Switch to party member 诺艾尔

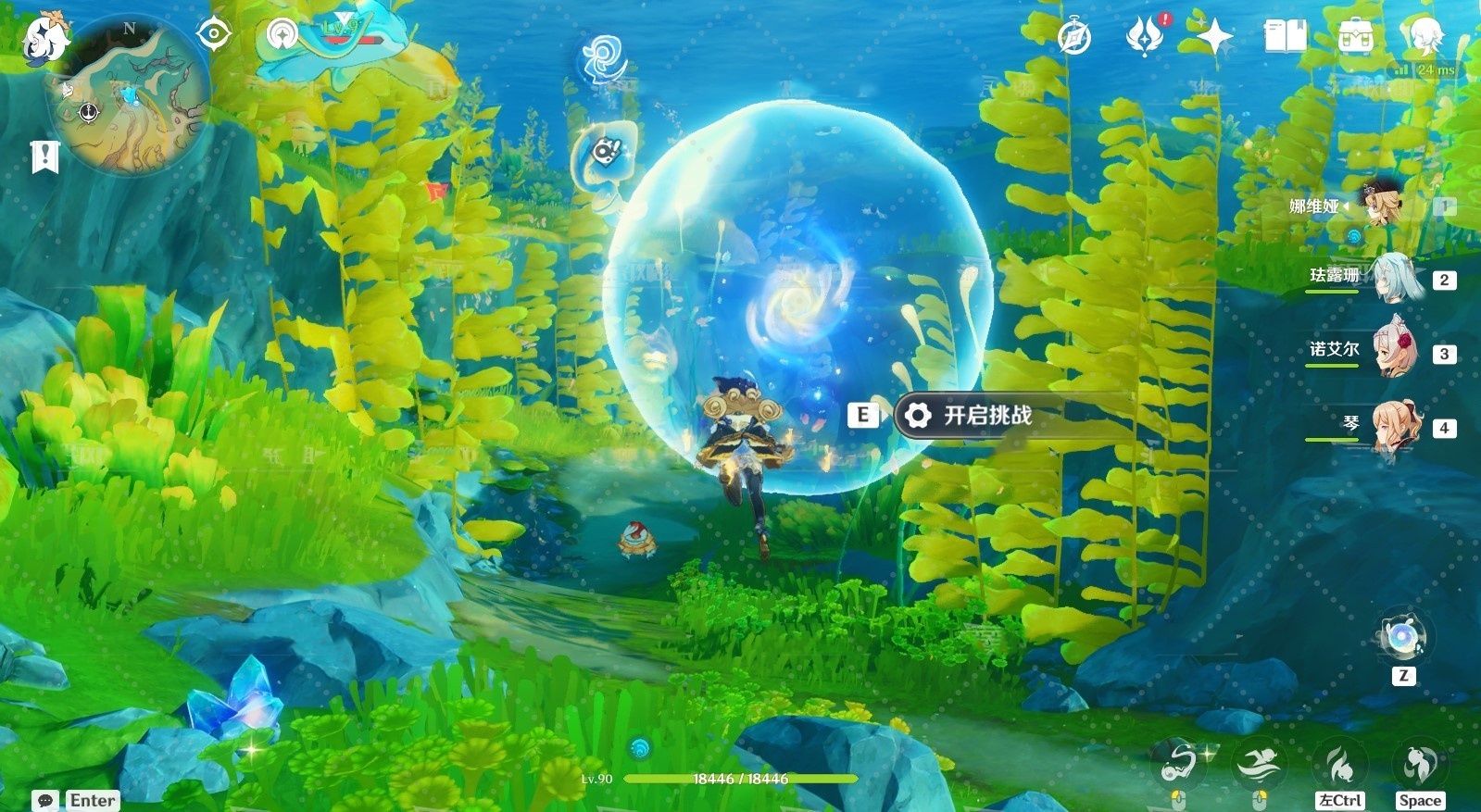click(1392, 352)
